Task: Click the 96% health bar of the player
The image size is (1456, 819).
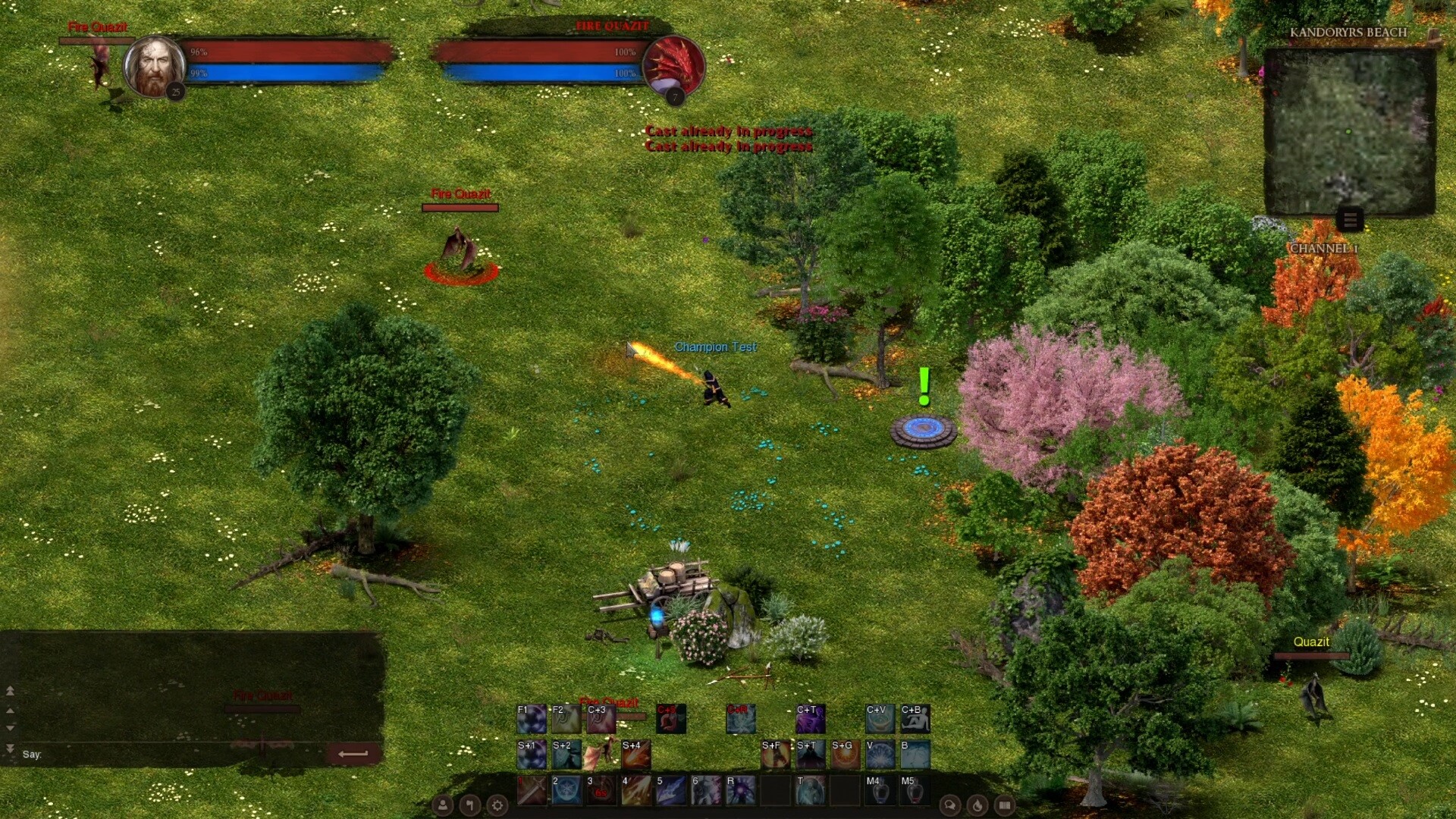Action: (281, 53)
